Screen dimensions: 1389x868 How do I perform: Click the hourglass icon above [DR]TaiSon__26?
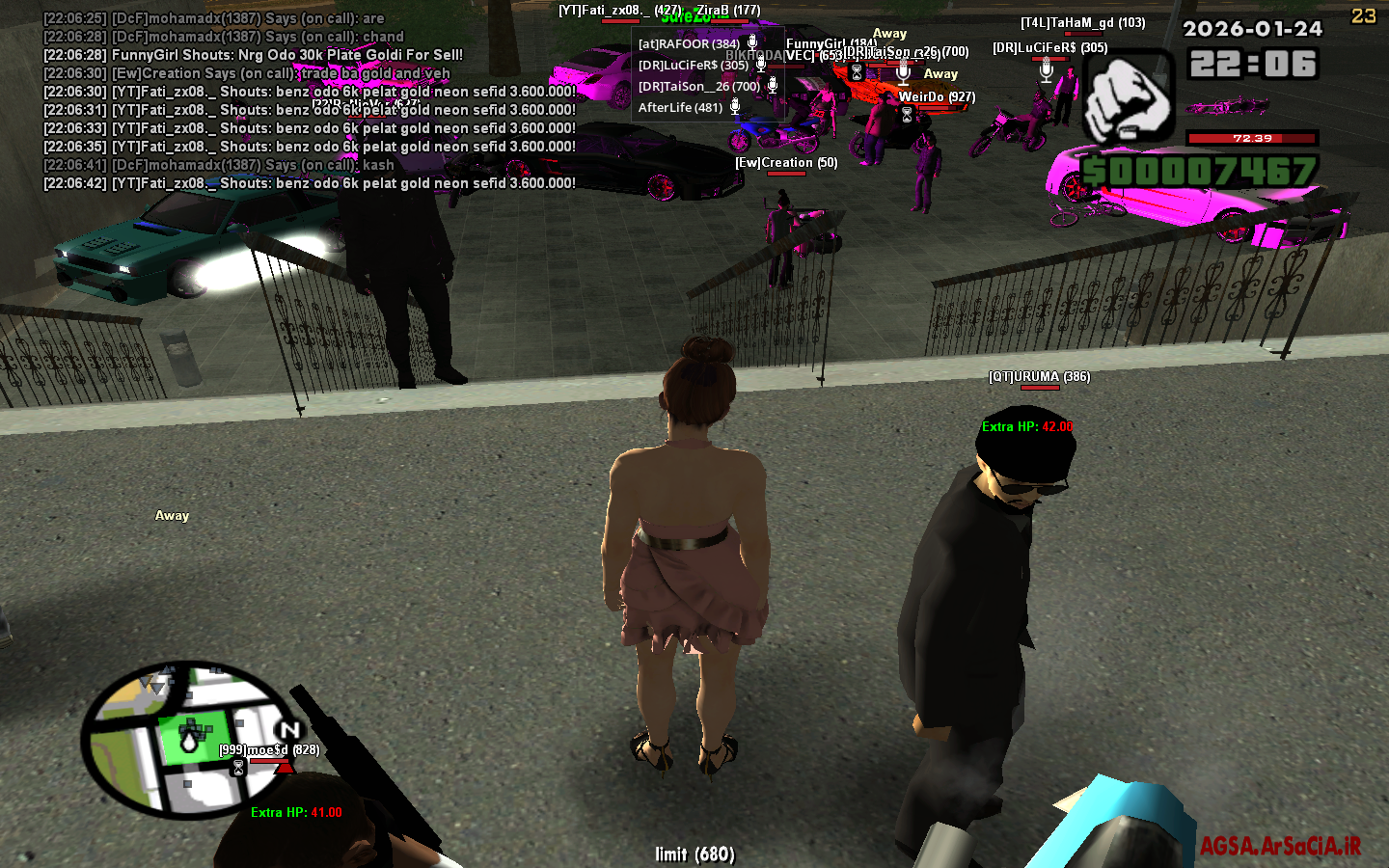[x=856, y=71]
